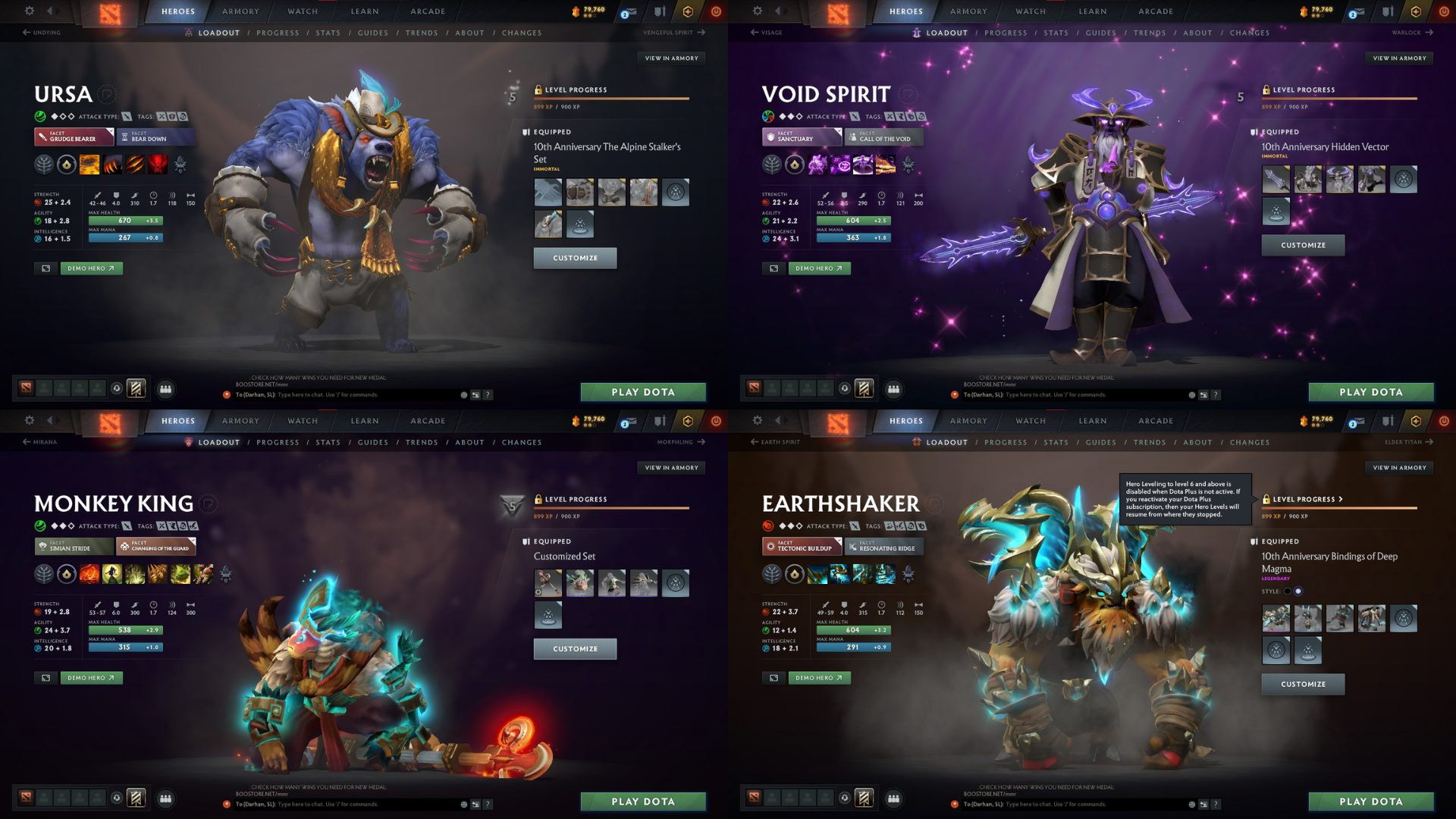The width and height of the screenshot is (1456, 819).
Task: Open the settings gear icon top left
Action: coord(29,11)
